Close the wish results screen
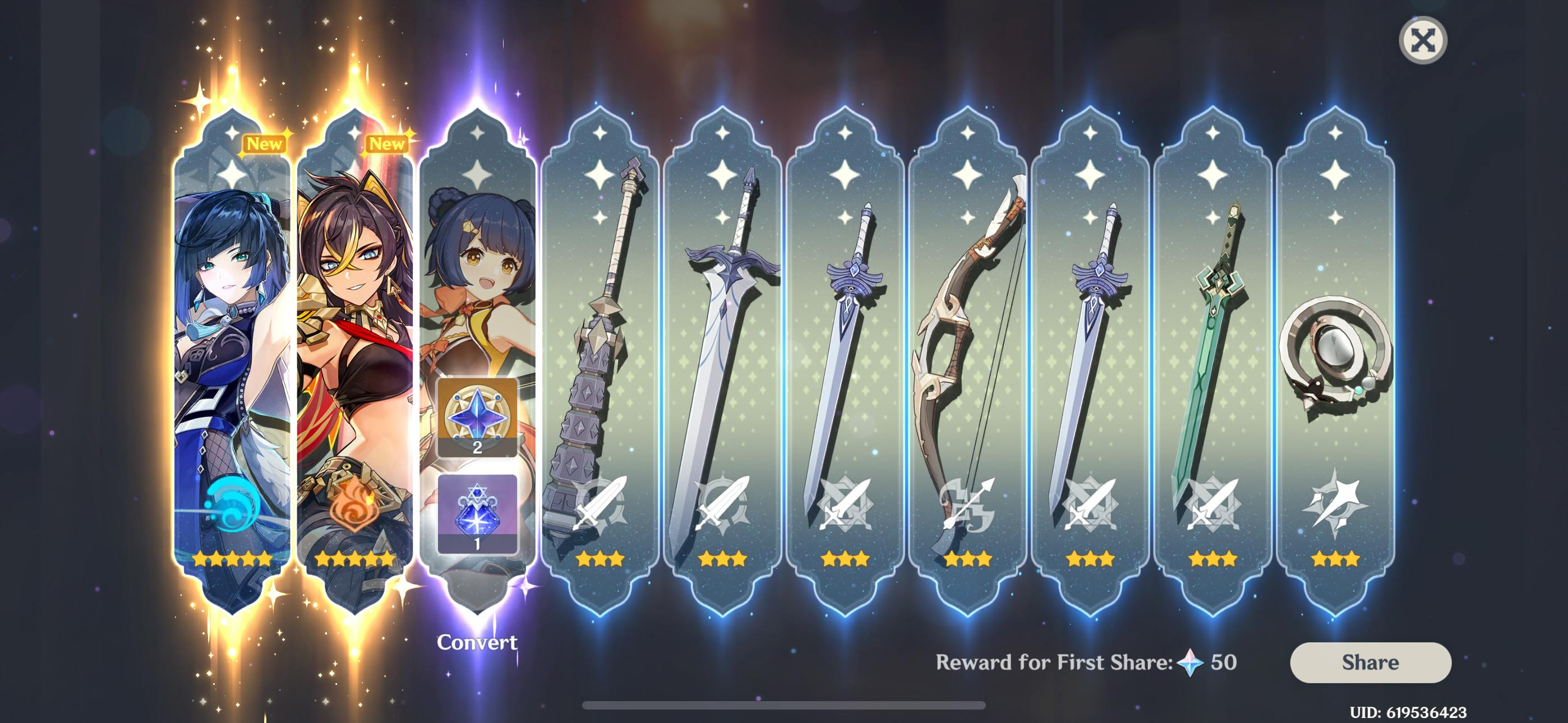 [1422, 41]
